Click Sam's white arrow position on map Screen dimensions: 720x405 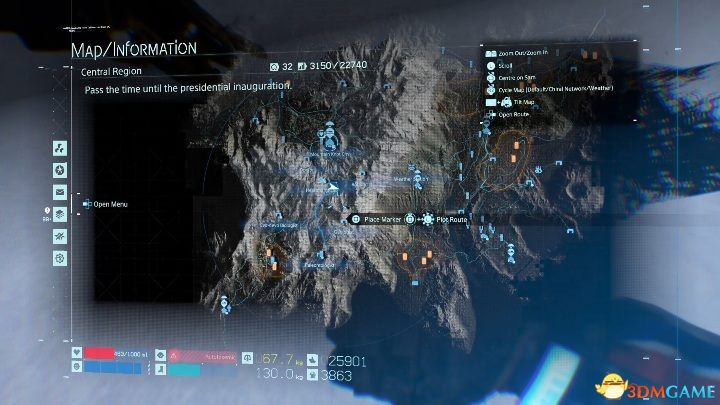pyautogui.click(x=331, y=186)
